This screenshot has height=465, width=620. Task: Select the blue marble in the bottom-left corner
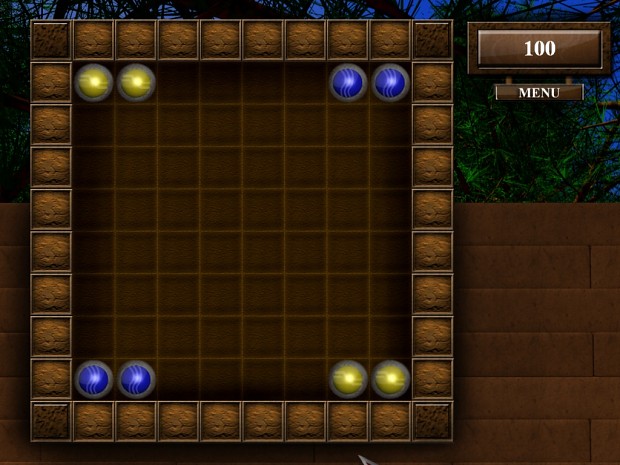point(93,379)
